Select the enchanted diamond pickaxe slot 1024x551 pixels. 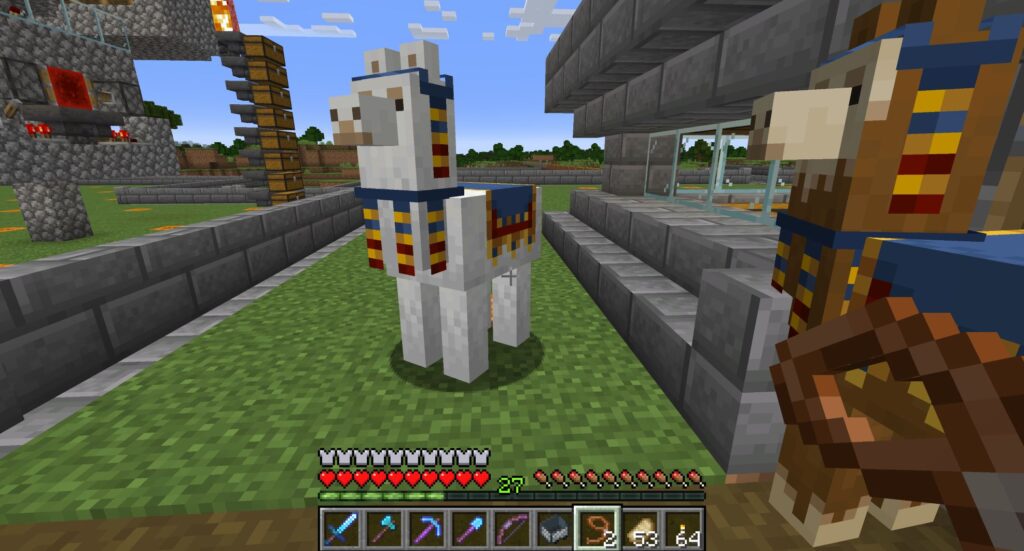427,528
